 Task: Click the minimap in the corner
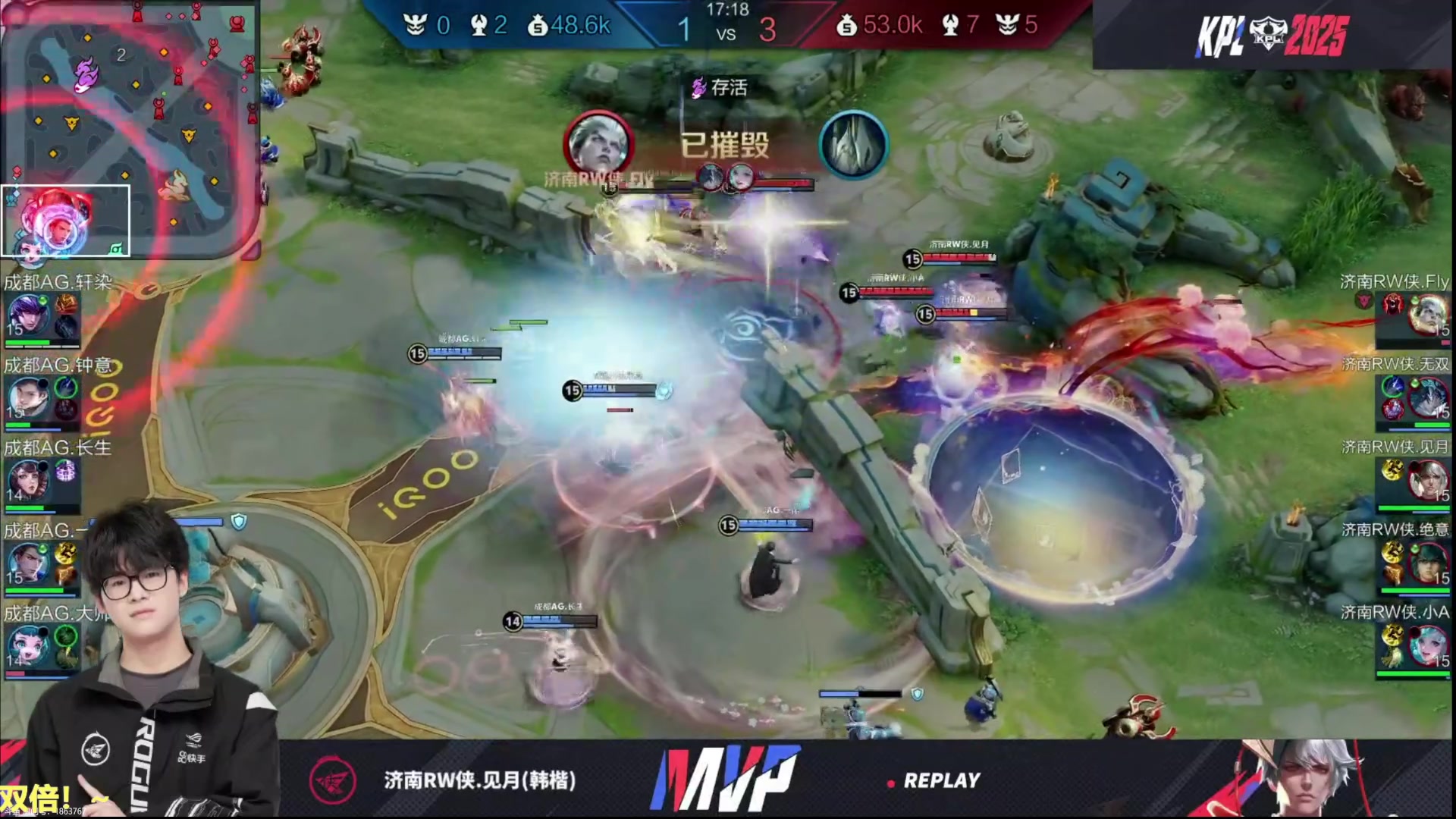tap(129, 129)
